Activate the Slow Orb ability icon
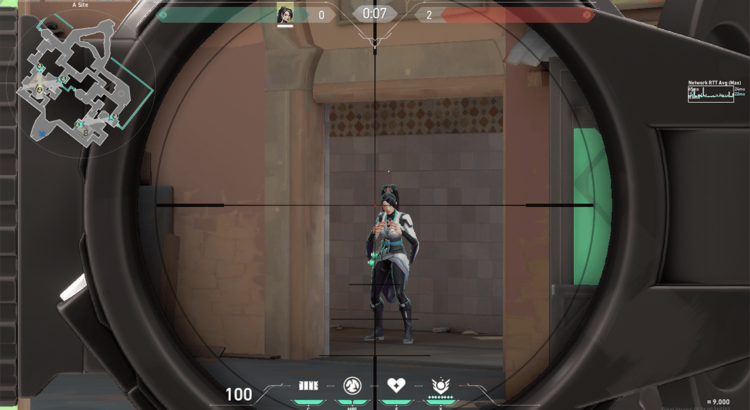The width and height of the screenshot is (750, 410). [x=352, y=385]
